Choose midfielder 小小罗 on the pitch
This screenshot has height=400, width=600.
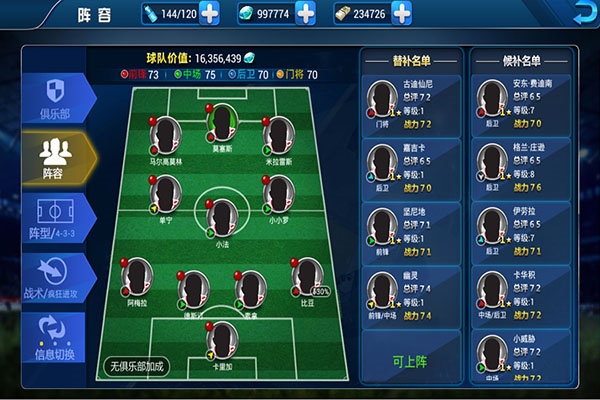[277, 194]
